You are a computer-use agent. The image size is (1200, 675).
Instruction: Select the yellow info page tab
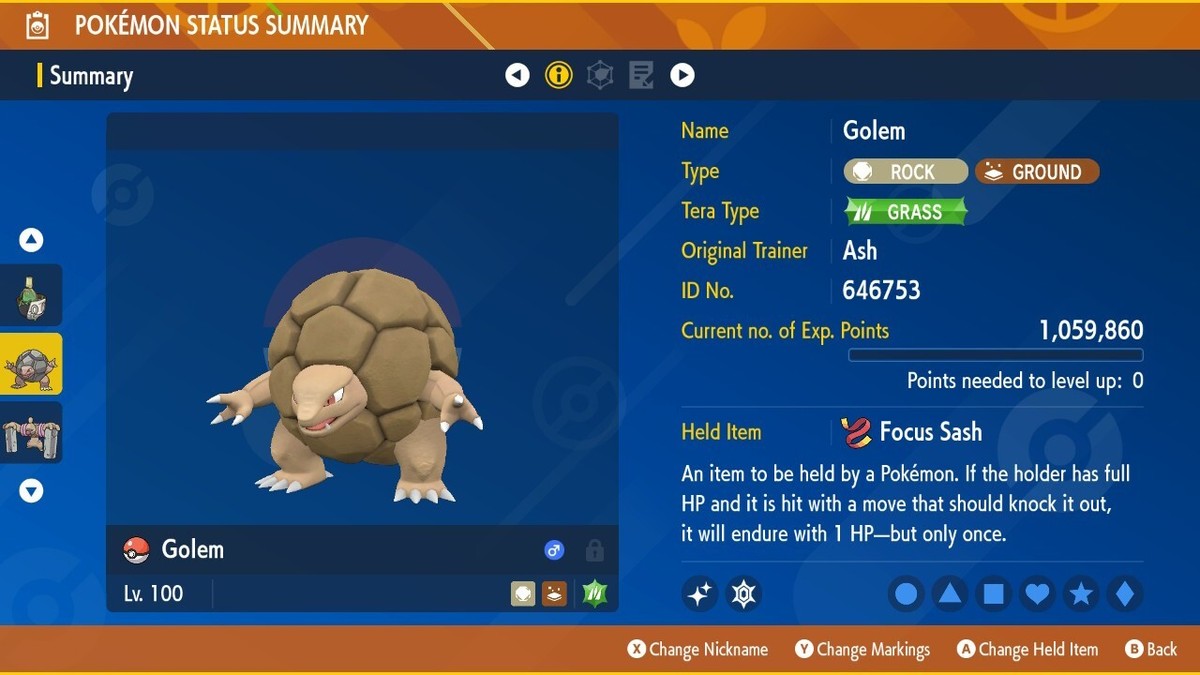[559, 75]
